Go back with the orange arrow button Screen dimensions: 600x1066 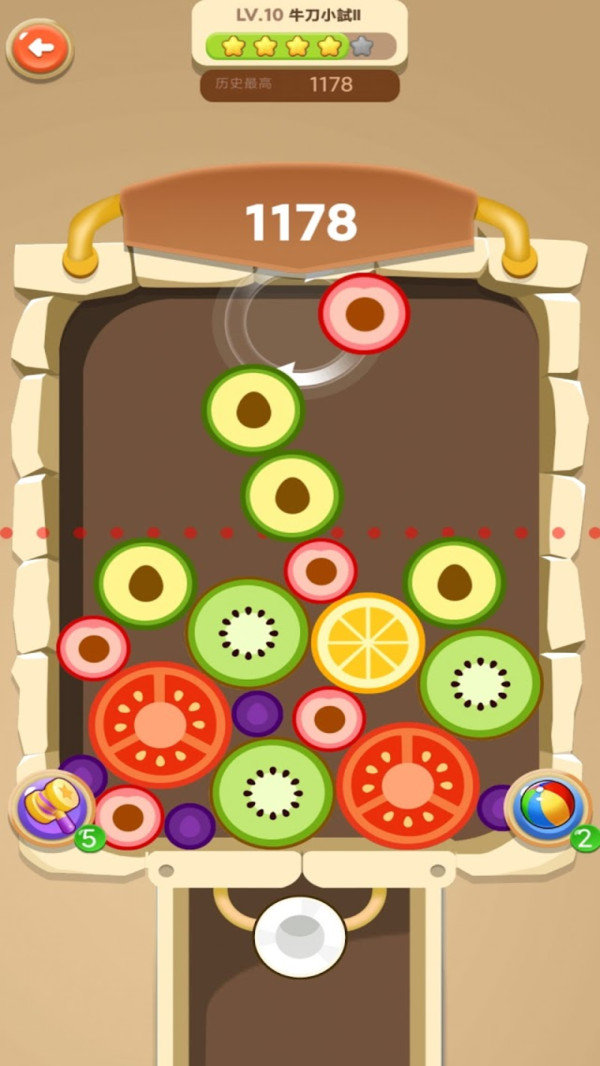coord(40,47)
